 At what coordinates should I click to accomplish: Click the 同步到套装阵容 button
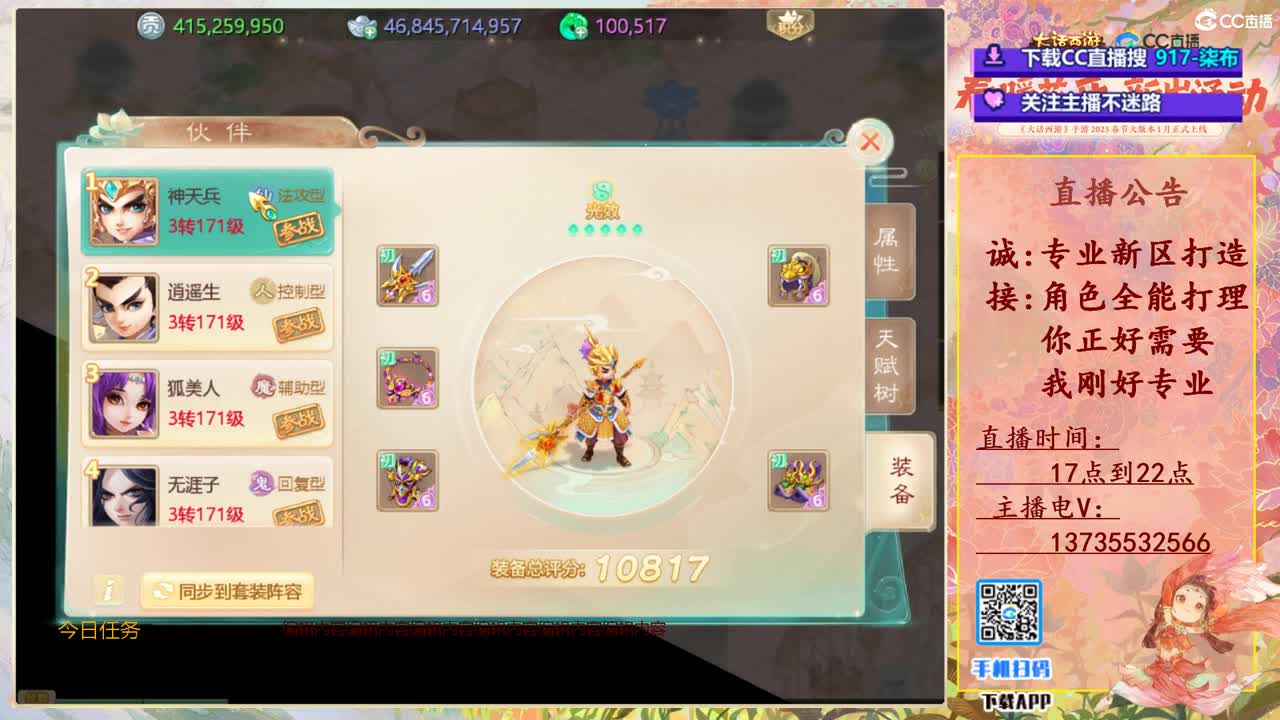[x=228, y=591]
